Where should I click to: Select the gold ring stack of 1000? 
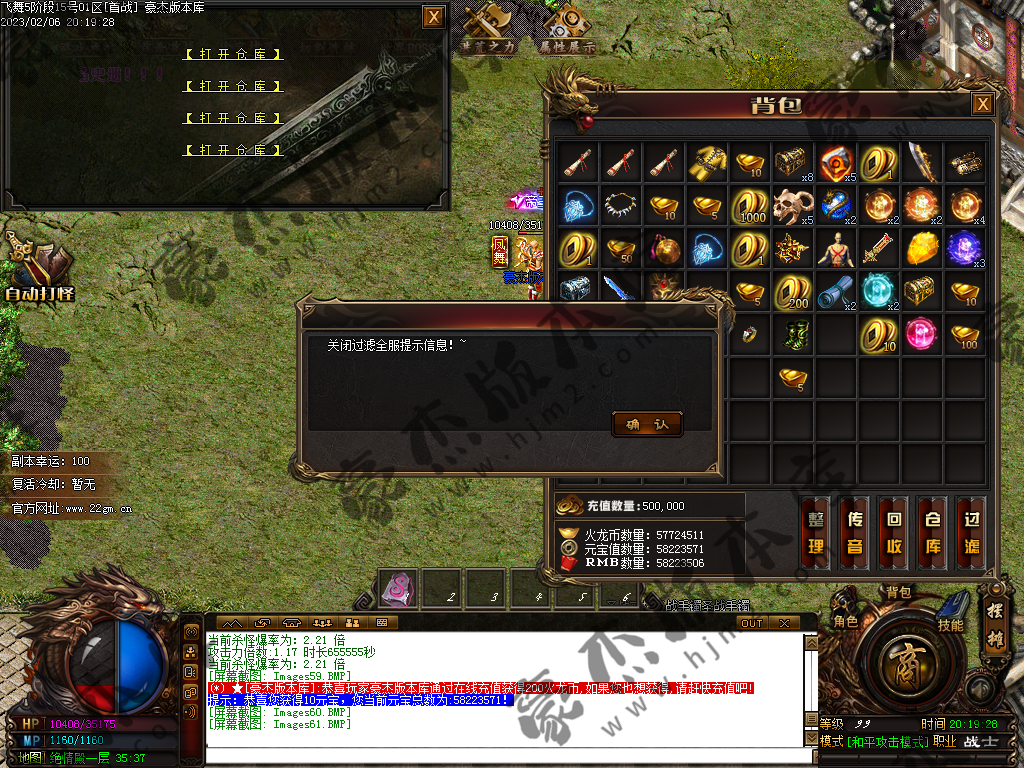[x=751, y=205]
